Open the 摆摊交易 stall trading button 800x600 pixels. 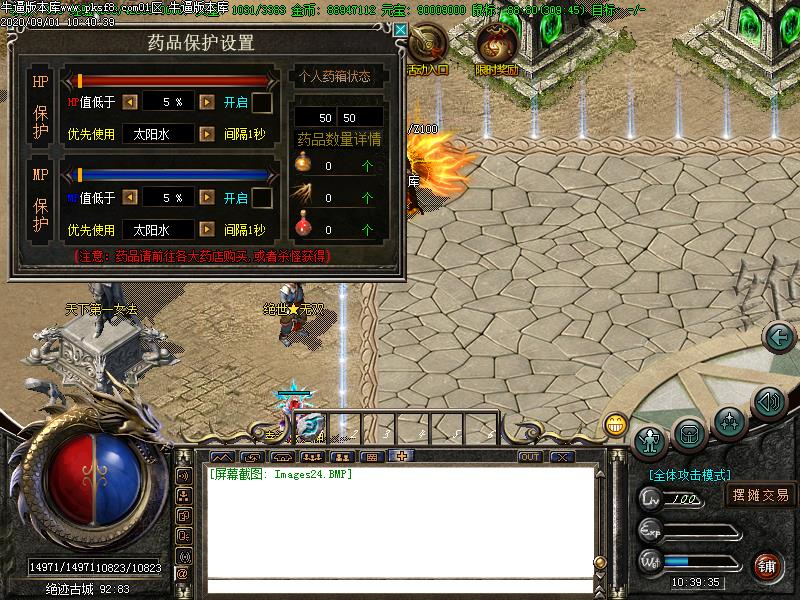pyautogui.click(x=761, y=495)
